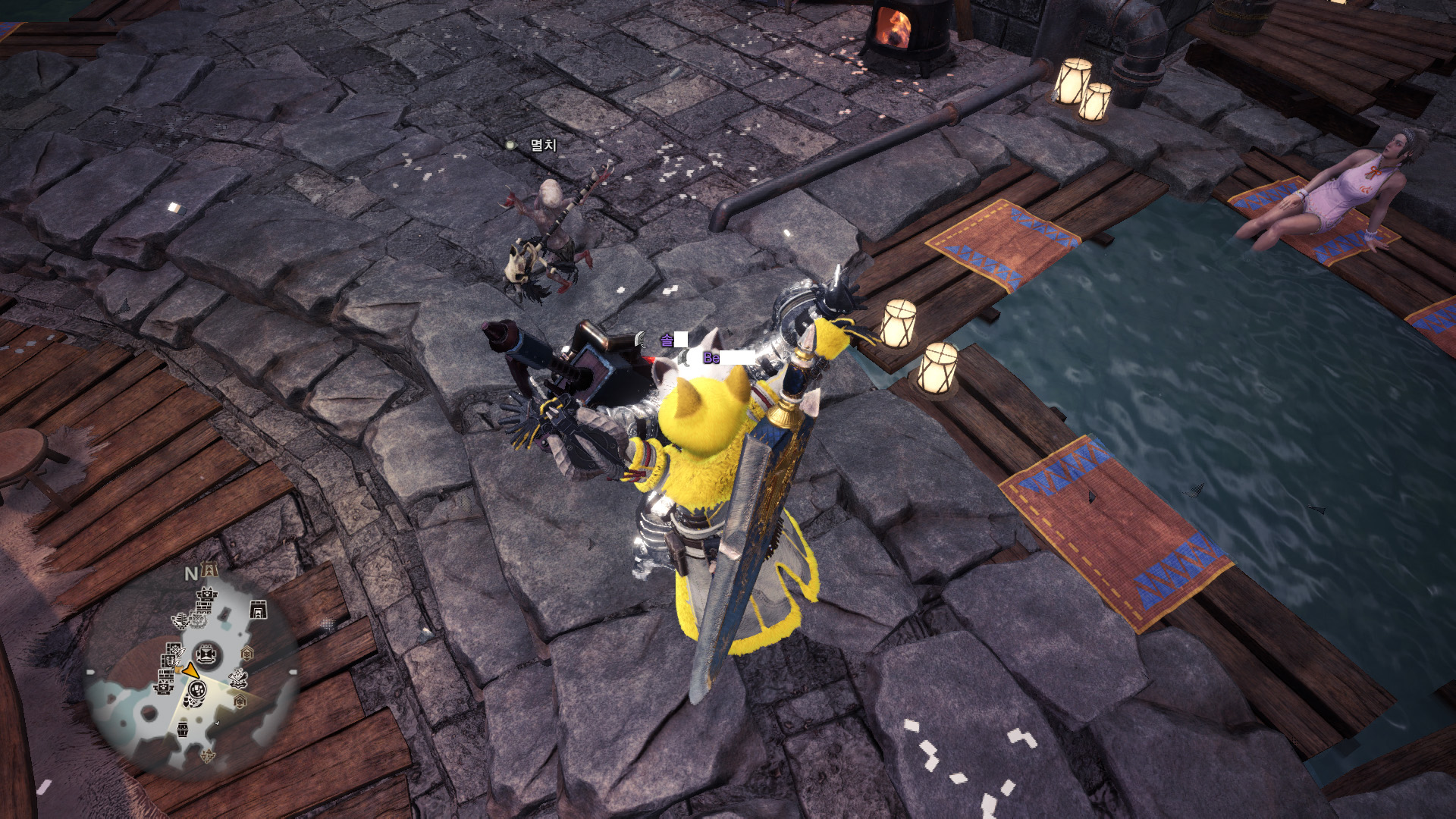Image resolution: width=1456 pixels, height=819 pixels.
Task: Click the 멸치 player name tag
Action: tap(543, 144)
